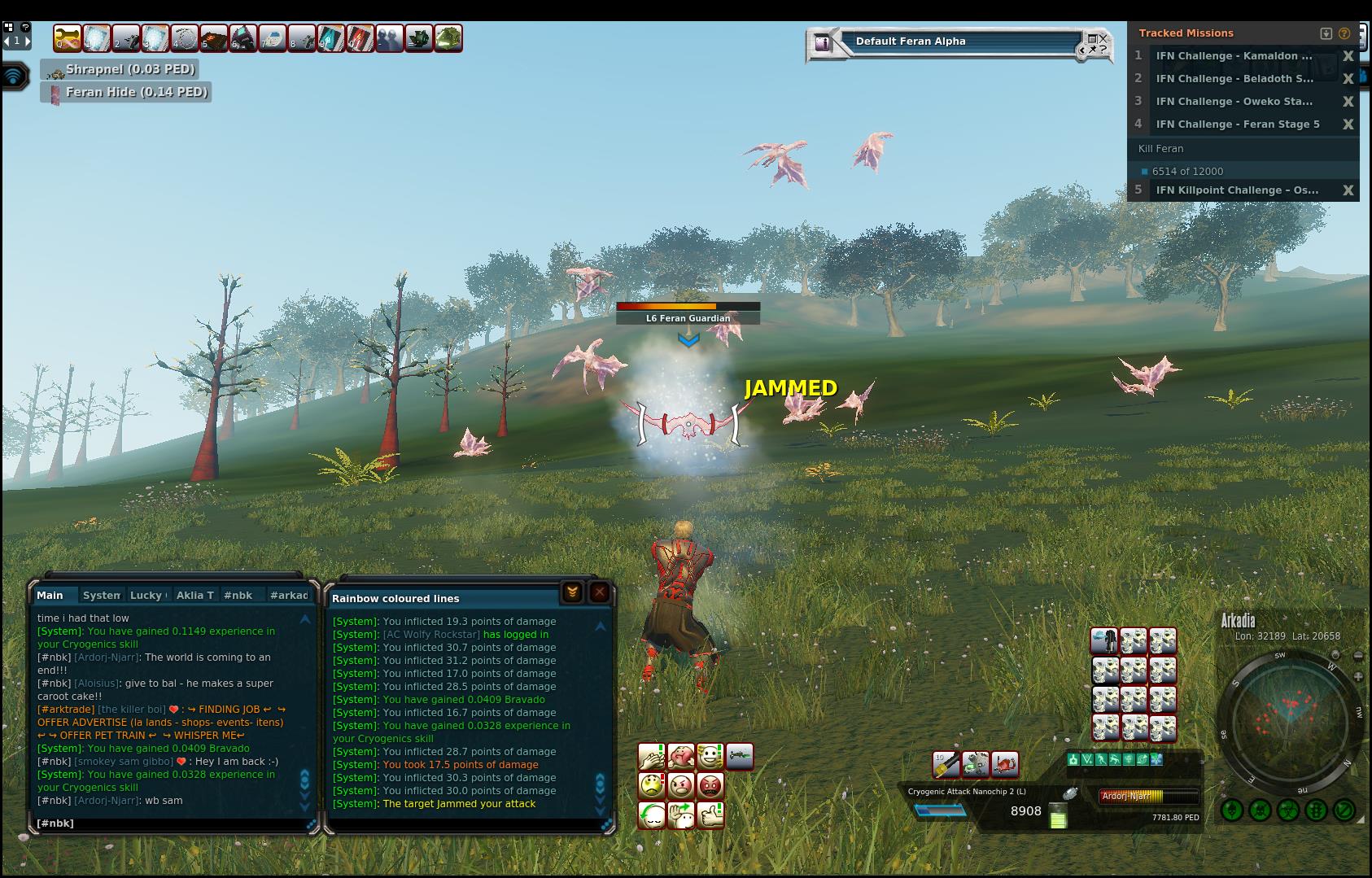The width and height of the screenshot is (1372, 878).
Task: Use the thumbs-up emote icon
Action: pyautogui.click(x=710, y=815)
